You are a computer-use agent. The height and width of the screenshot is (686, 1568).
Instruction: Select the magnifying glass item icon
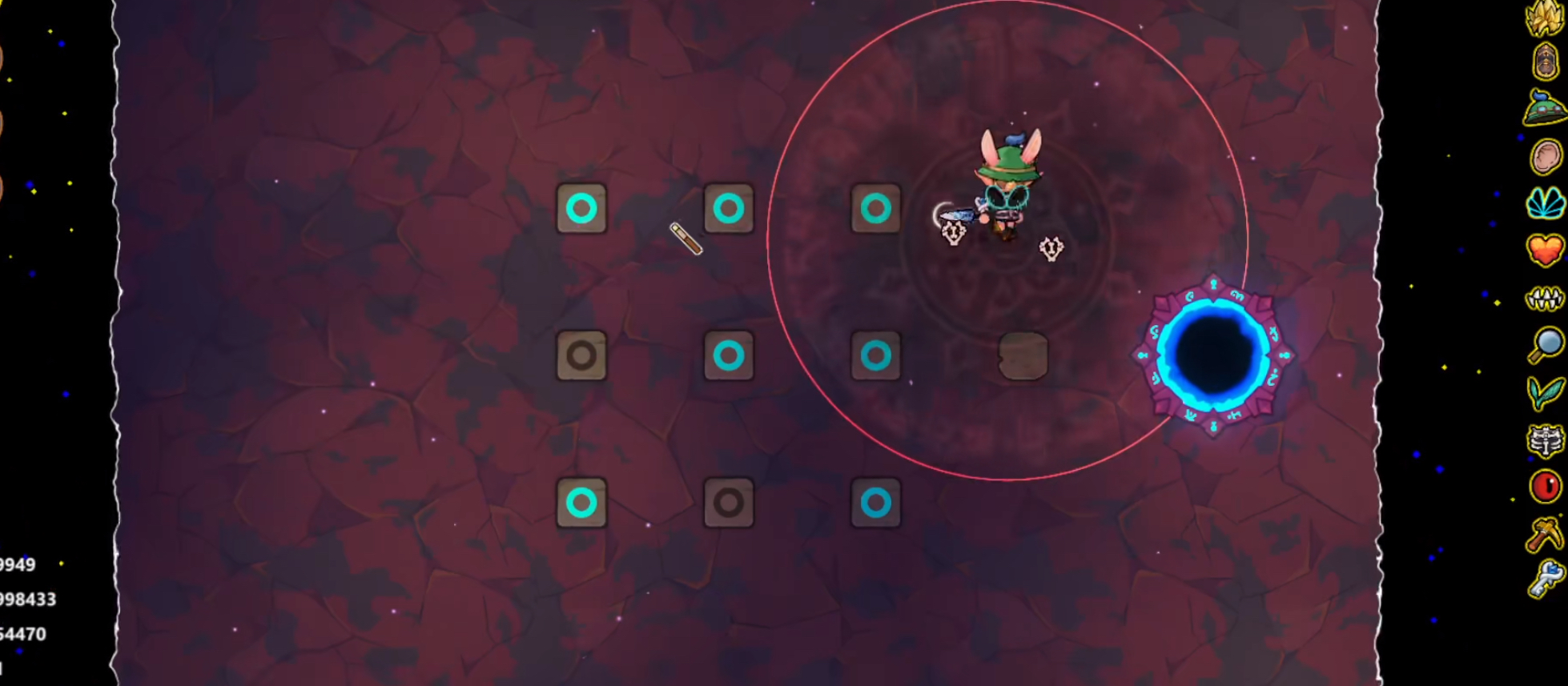pos(1546,345)
